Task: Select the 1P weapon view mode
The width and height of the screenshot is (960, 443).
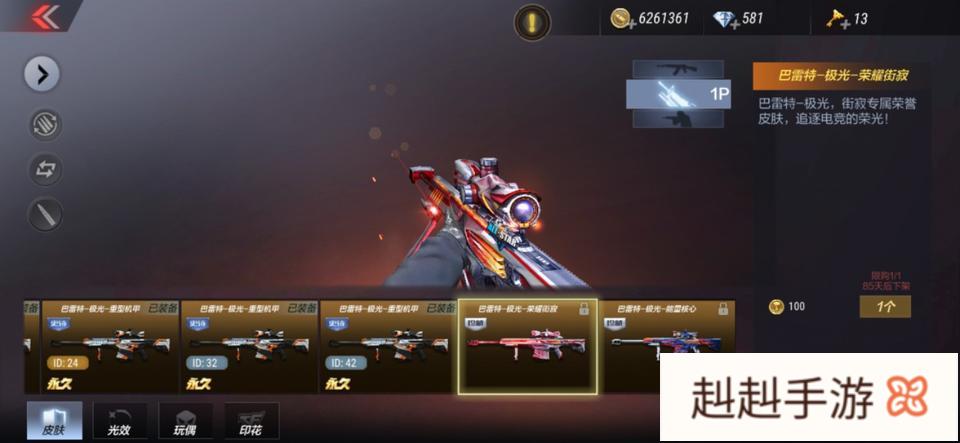Action: pos(678,95)
